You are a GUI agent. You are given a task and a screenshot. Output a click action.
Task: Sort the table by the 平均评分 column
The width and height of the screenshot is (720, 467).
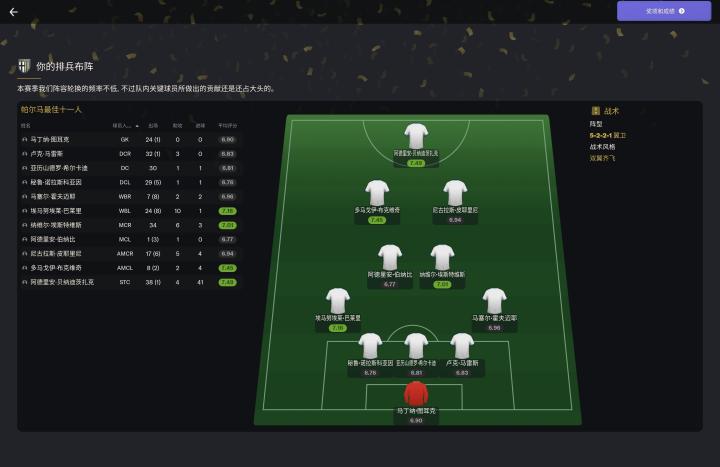[x=227, y=126]
